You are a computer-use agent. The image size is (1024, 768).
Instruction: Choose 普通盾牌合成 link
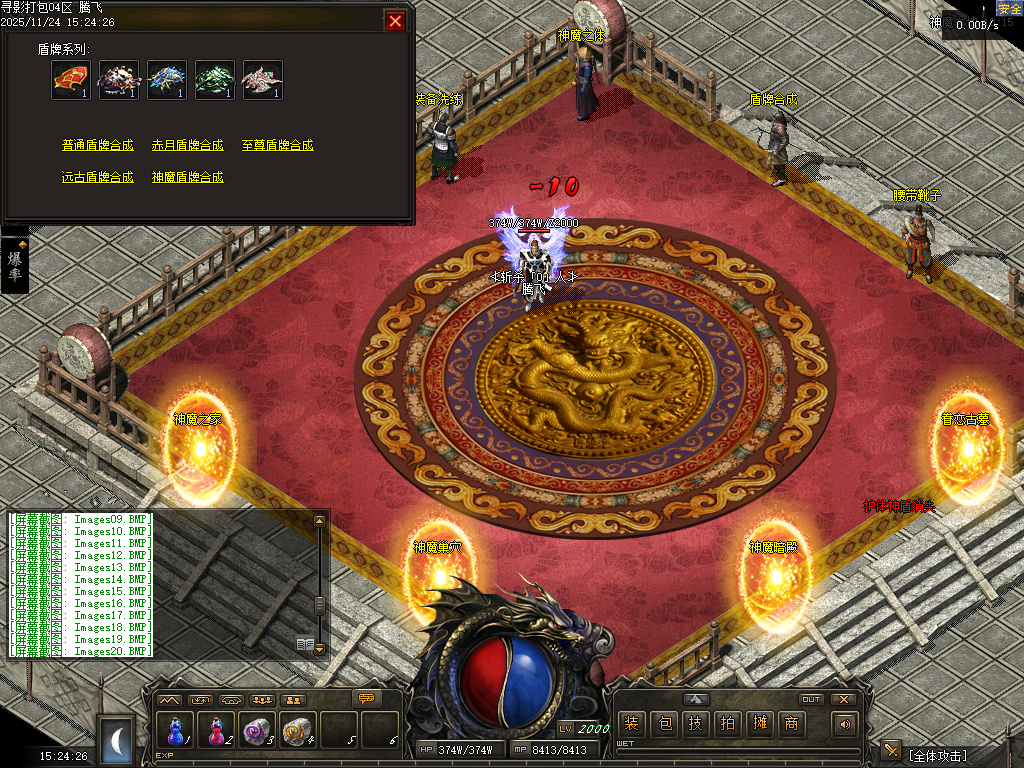(97, 145)
